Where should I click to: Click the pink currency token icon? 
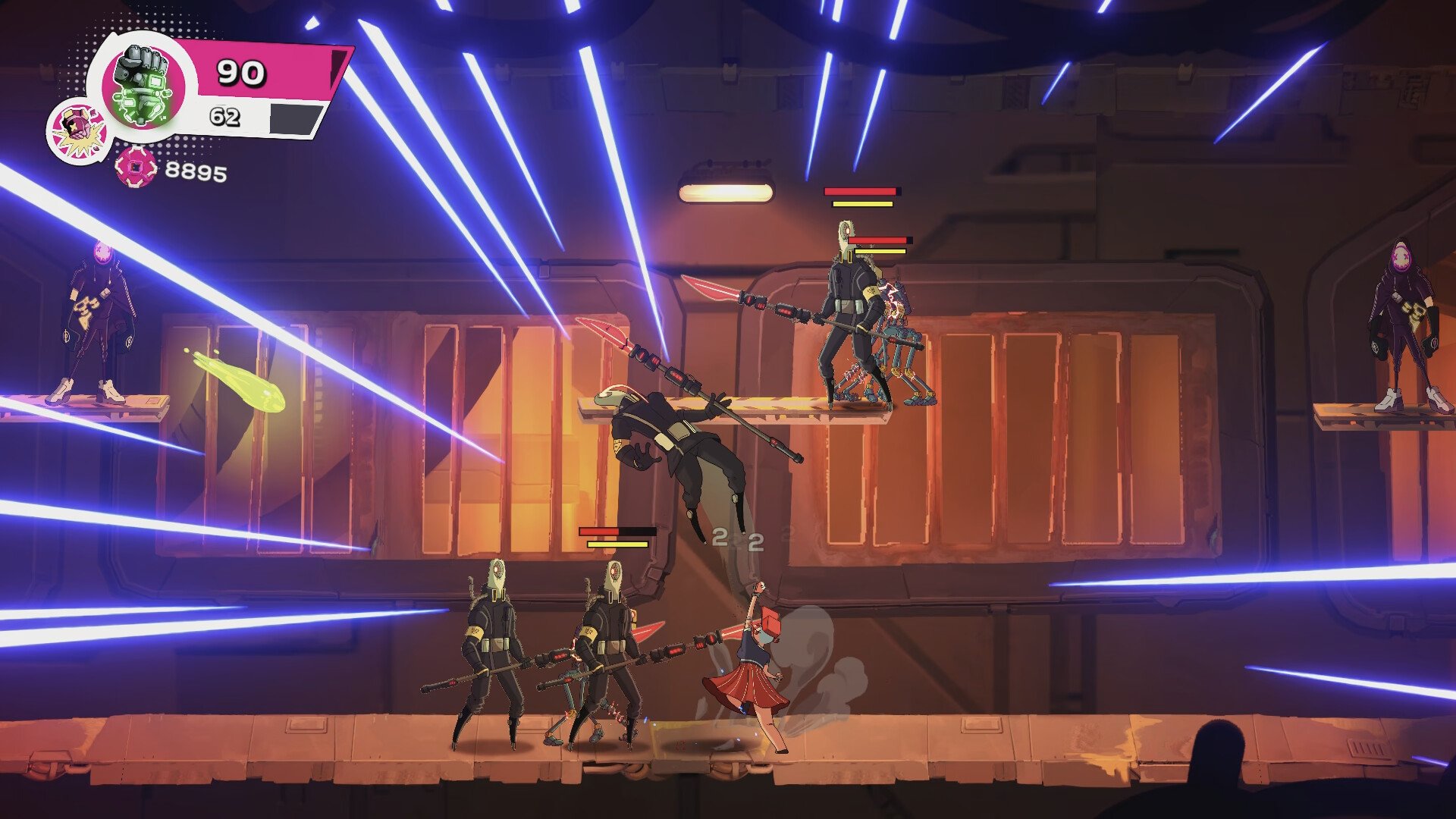[x=136, y=167]
